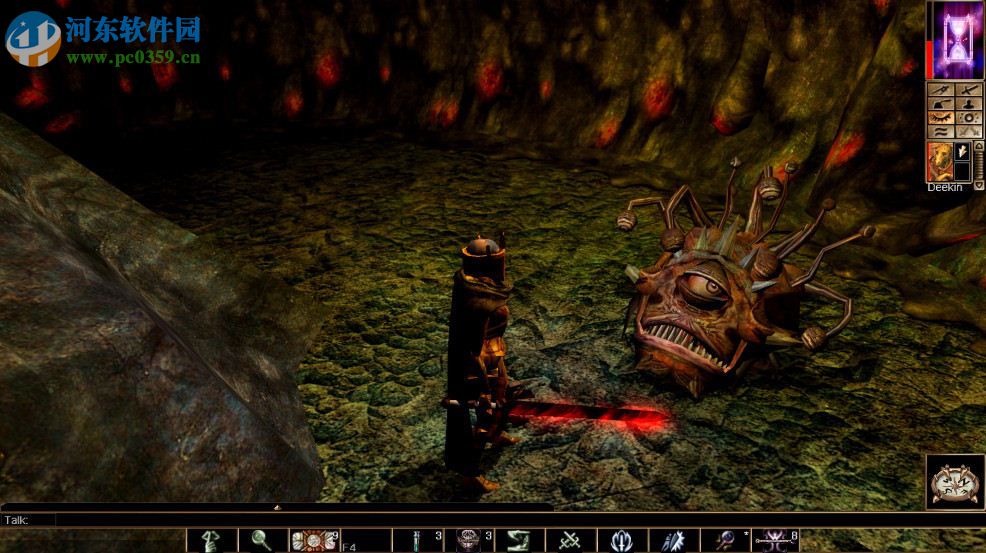This screenshot has height=553, width=986.
Task: Select Deekin's companion portrait
Action: pyautogui.click(x=939, y=161)
